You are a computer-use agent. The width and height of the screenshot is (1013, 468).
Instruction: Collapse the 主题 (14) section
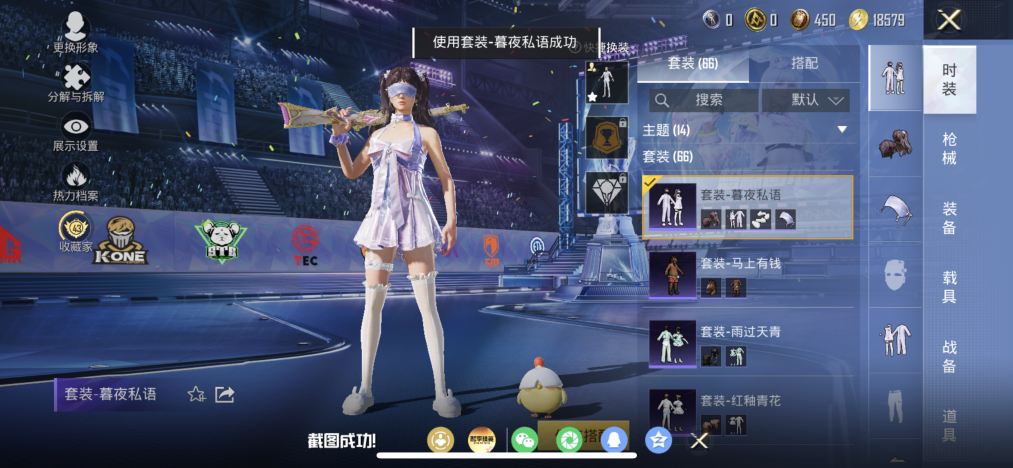coord(842,130)
